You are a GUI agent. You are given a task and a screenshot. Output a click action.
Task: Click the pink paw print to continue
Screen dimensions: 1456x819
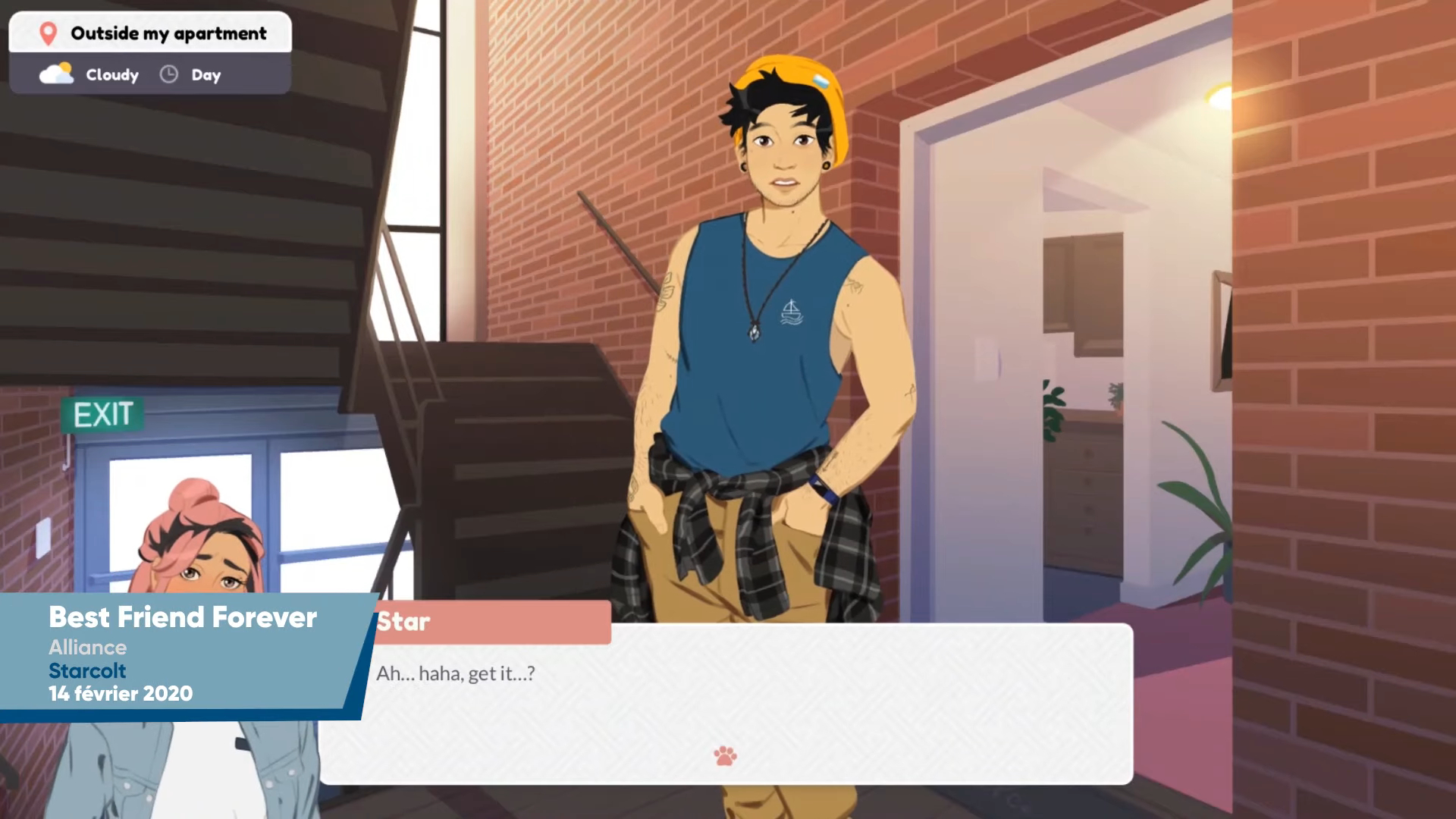[x=725, y=755]
